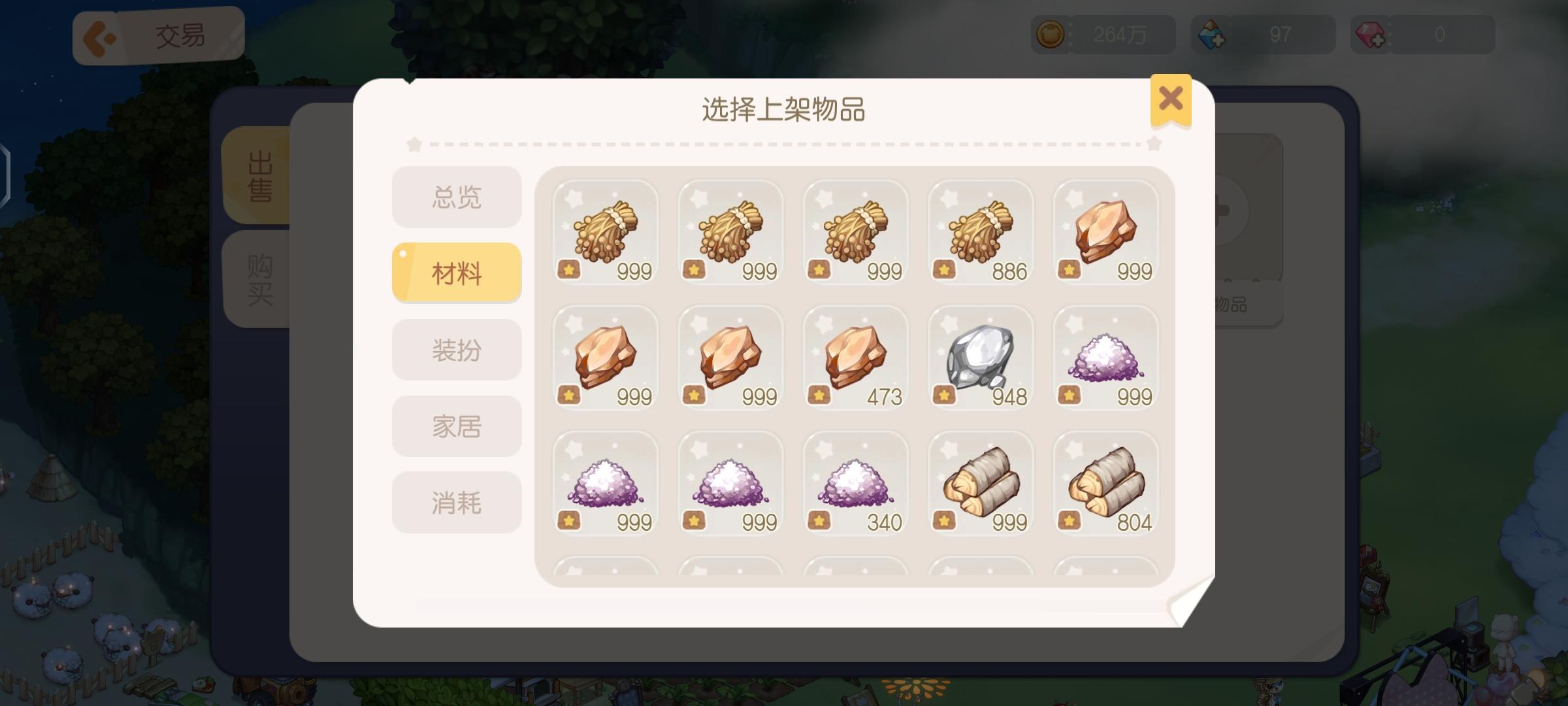Select the copper ore item with 473 remaining
The width and height of the screenshot is (1568, 706).
click(x=855, y=358)
